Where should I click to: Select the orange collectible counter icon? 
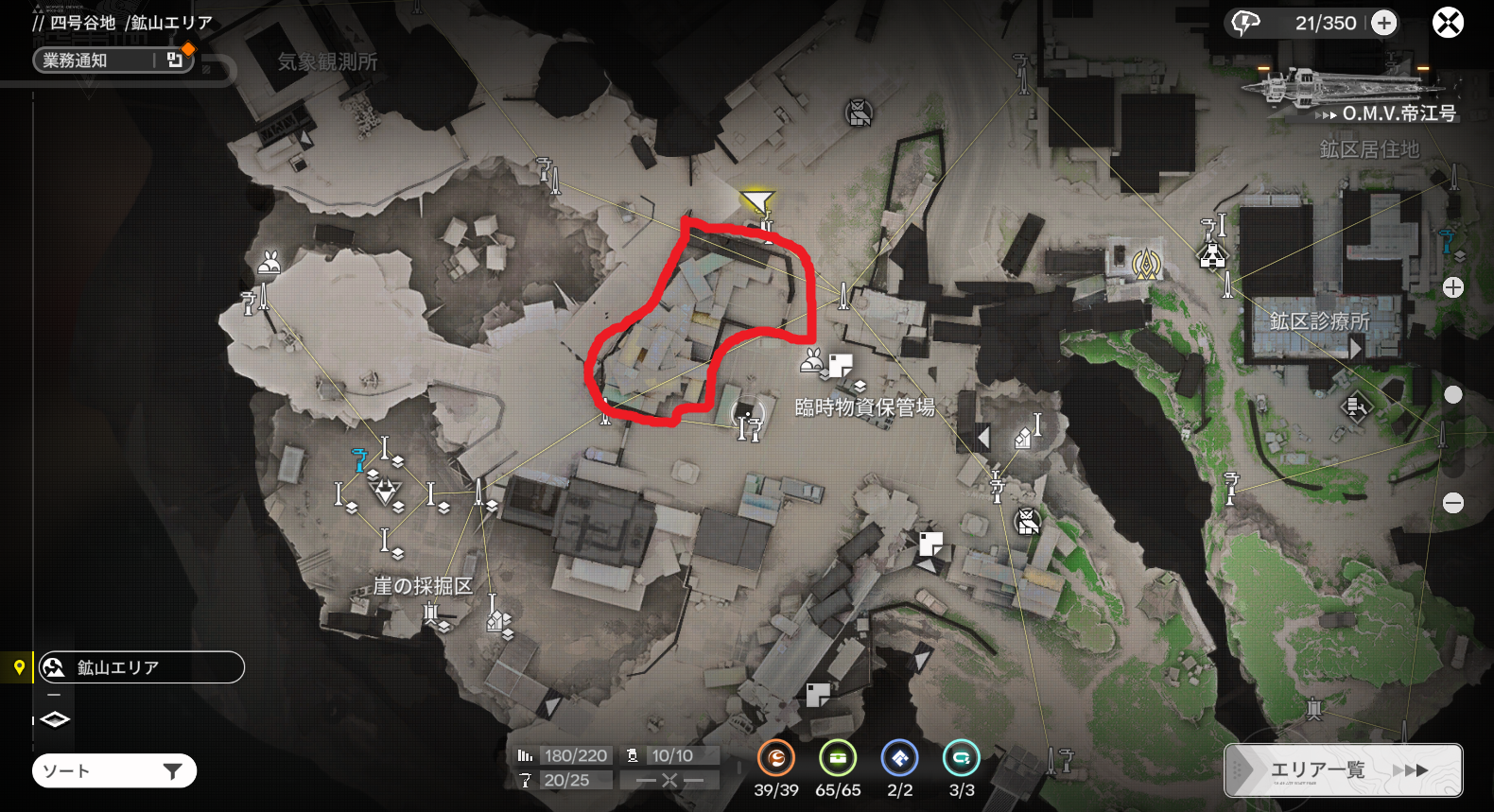point(775,758)
